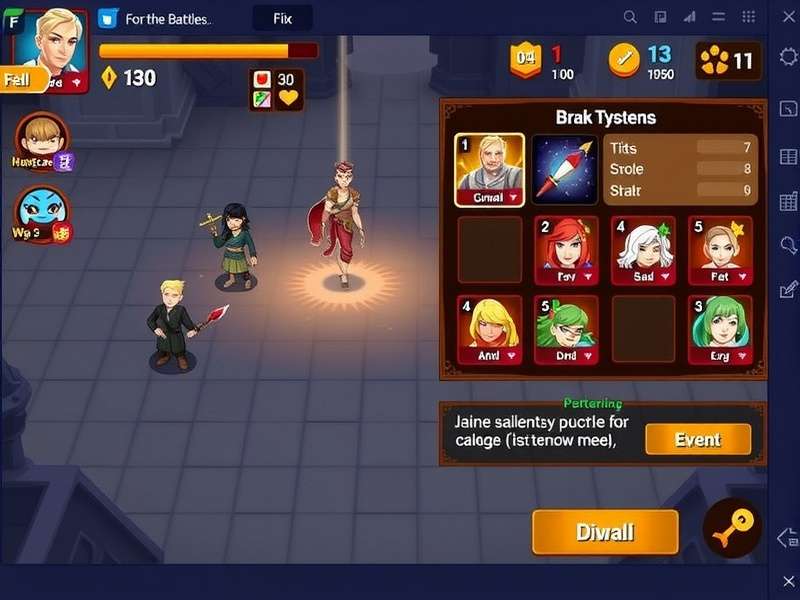
Task: Select the Hunstcare teammate portrait
Action: (42, 140)
